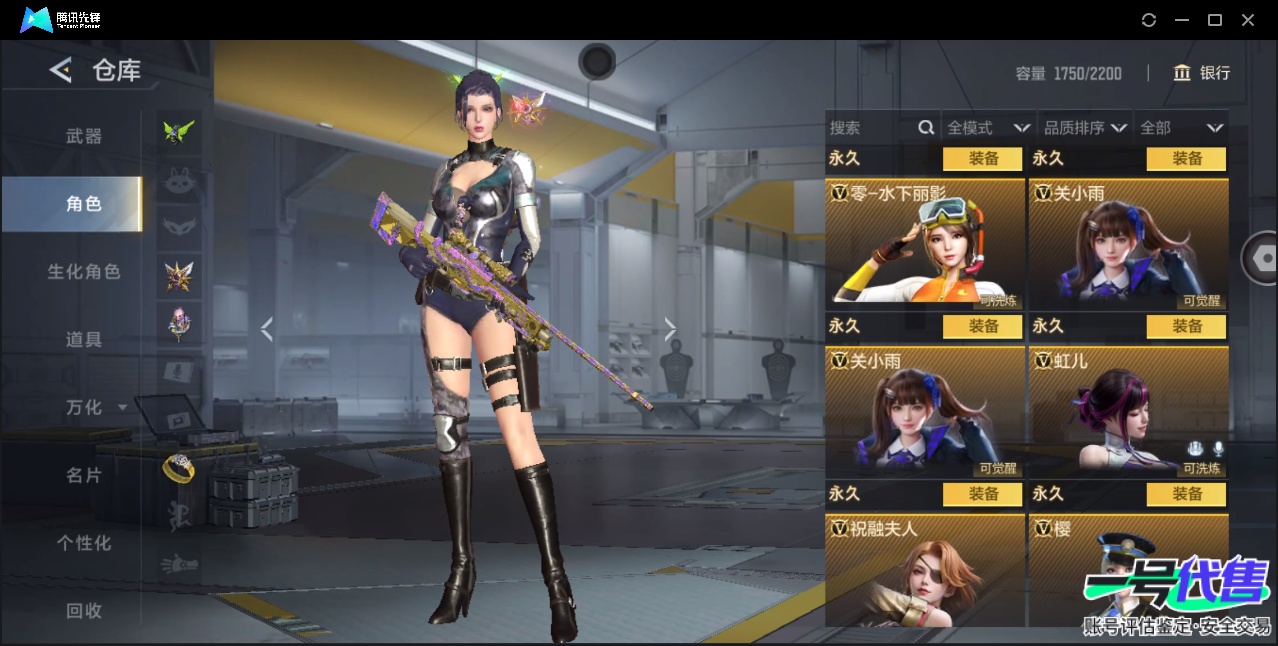Go back using the 仓库 back arrow
Image resolution: width=1278 pixels, height=646 pixels.
pos(61,70)
